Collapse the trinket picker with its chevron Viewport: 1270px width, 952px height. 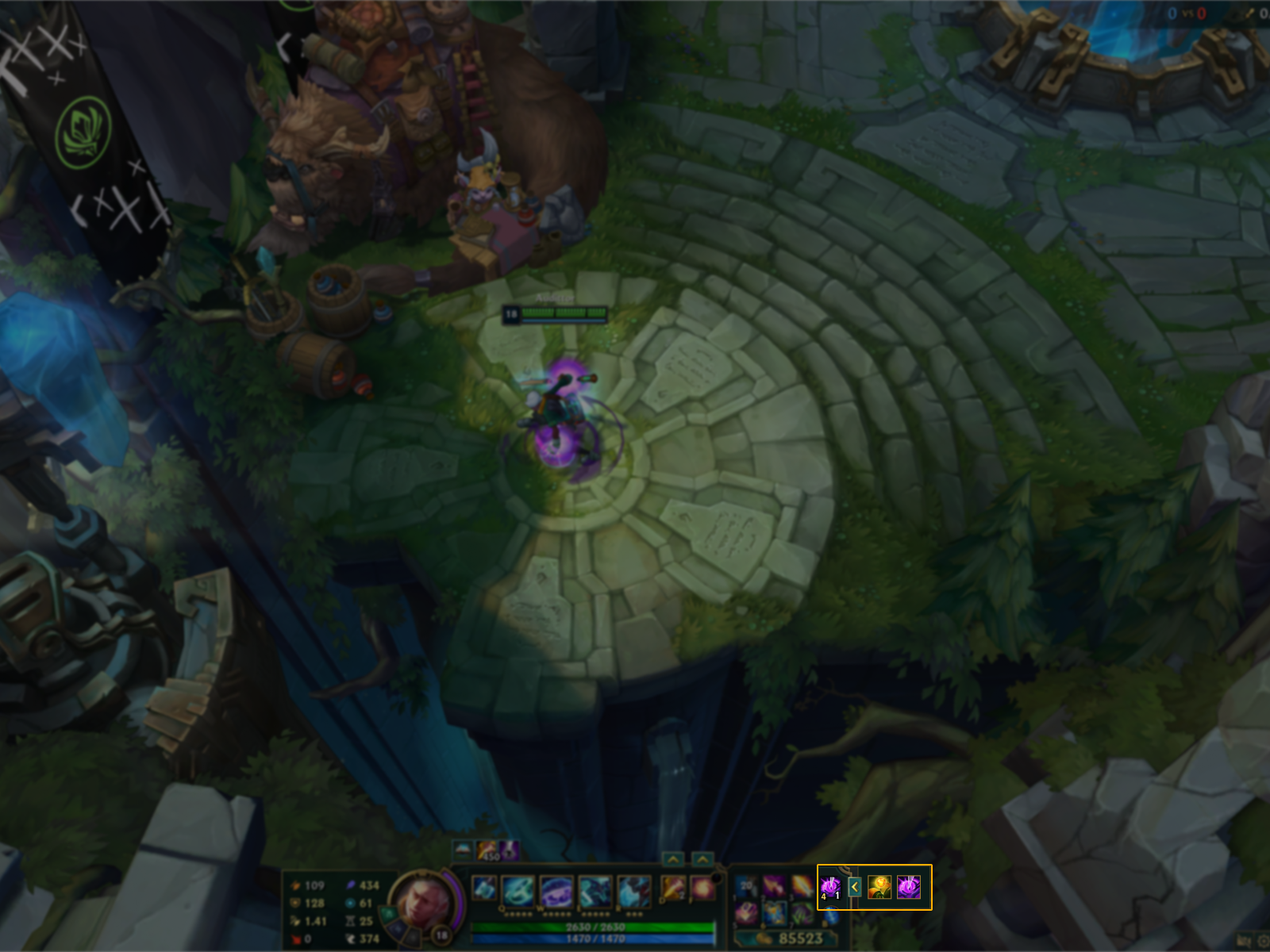pos(855,887)
